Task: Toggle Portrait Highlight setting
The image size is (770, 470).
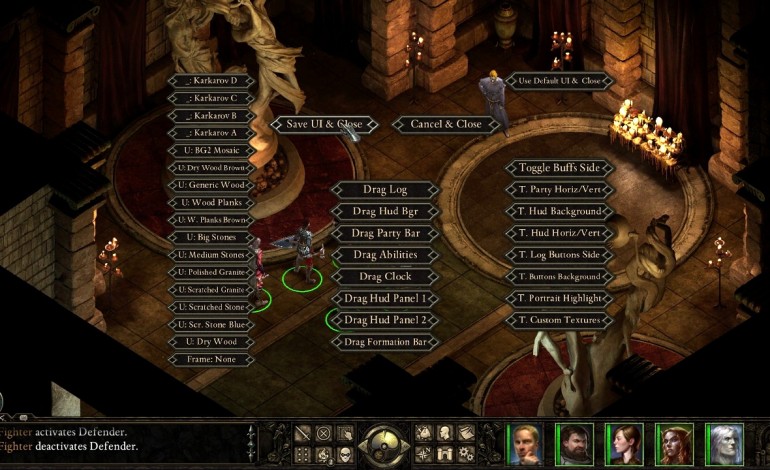Action: (559, 298)
